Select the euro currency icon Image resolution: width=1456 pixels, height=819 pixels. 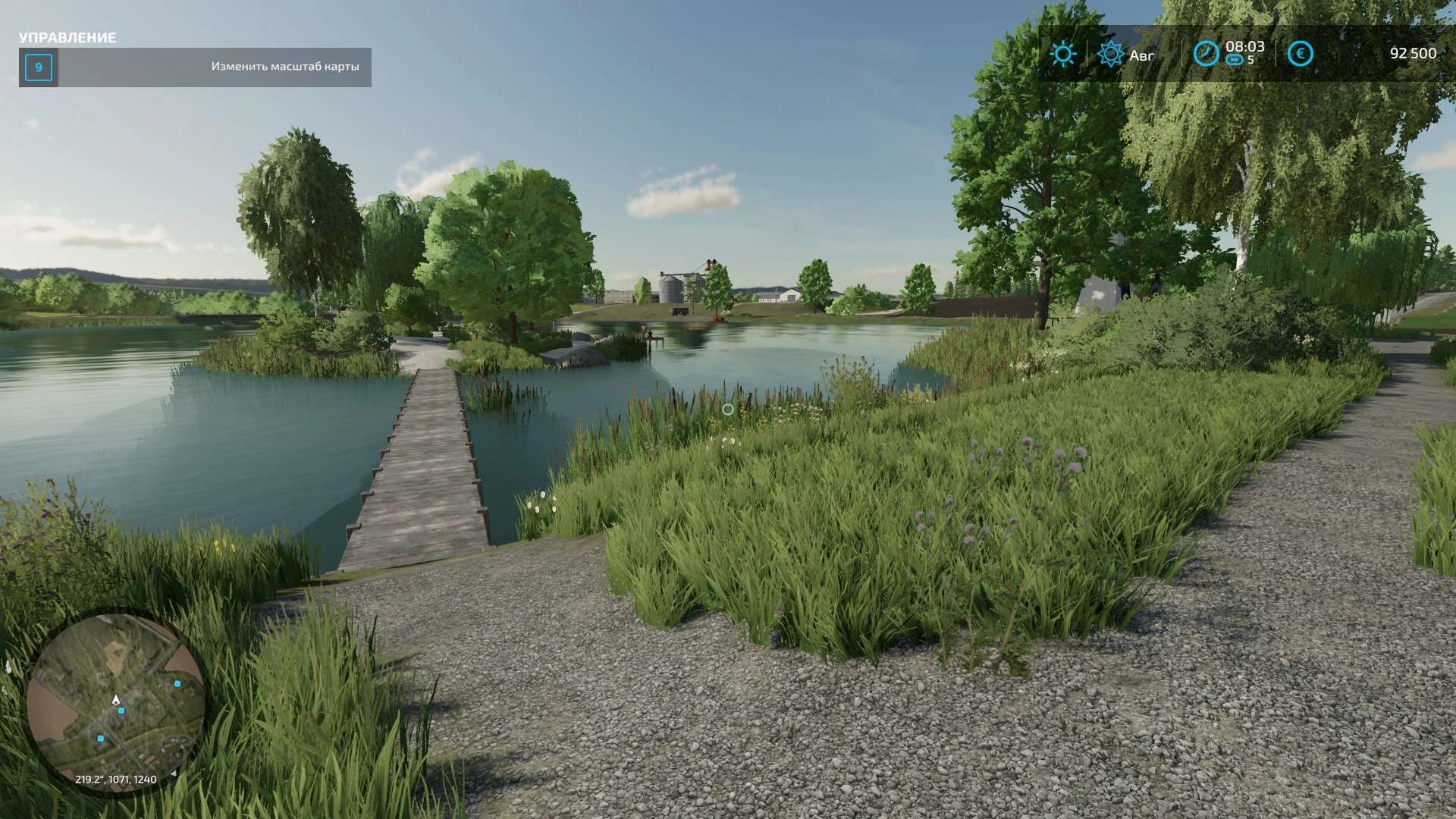pos(1300,54)
